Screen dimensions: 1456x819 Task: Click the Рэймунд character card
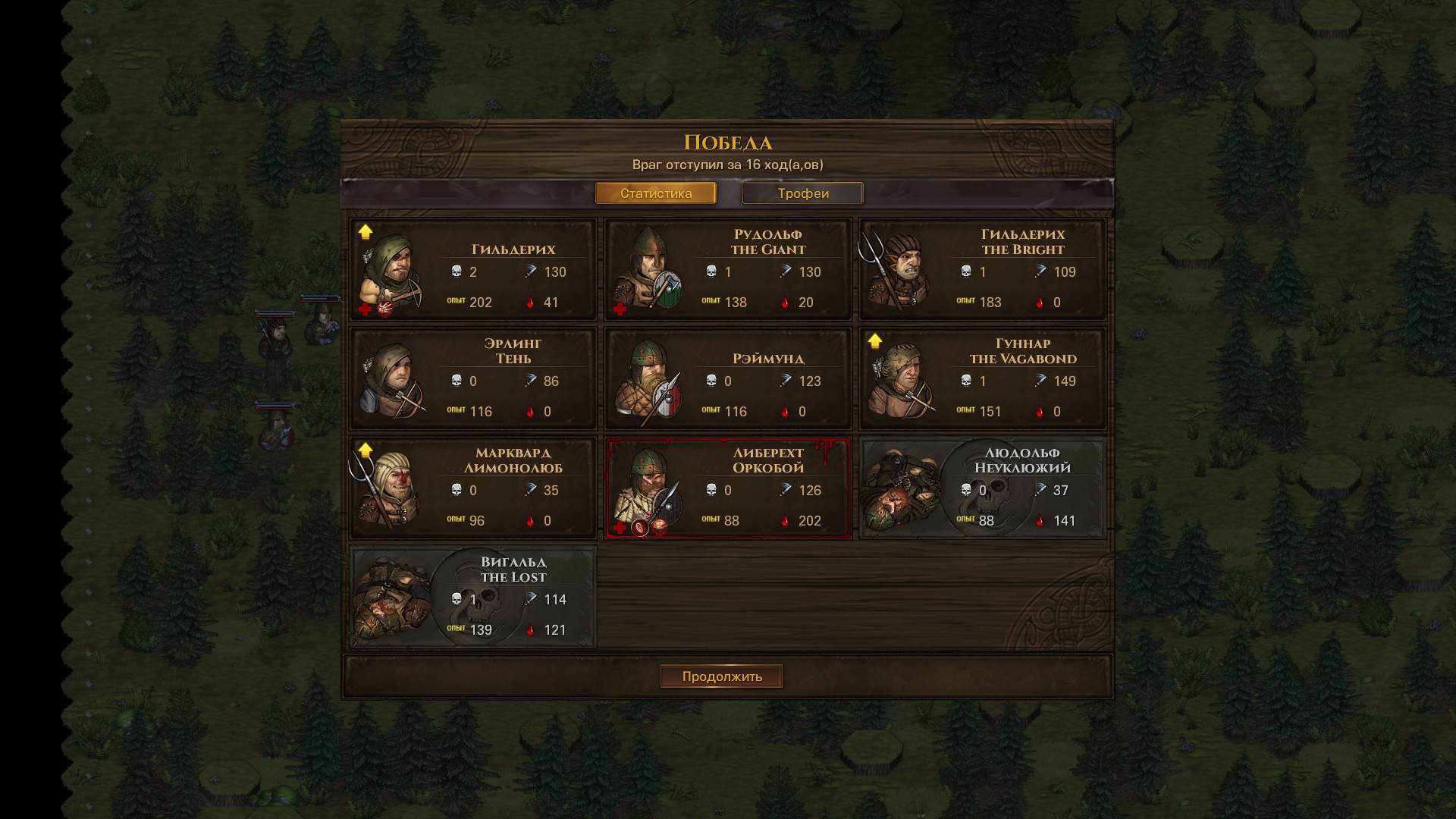click(728, 379)
